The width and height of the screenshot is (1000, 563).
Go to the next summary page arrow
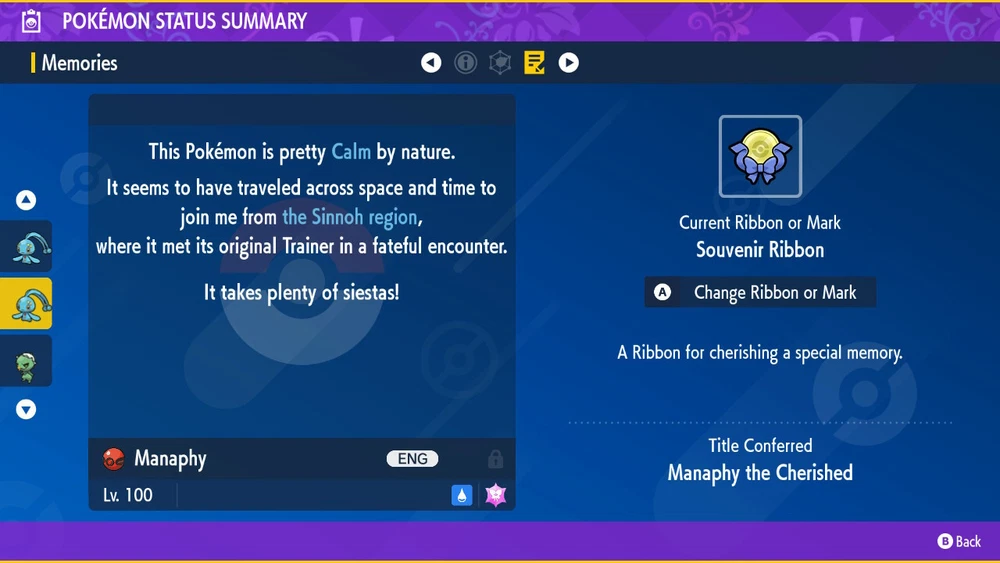568,63
